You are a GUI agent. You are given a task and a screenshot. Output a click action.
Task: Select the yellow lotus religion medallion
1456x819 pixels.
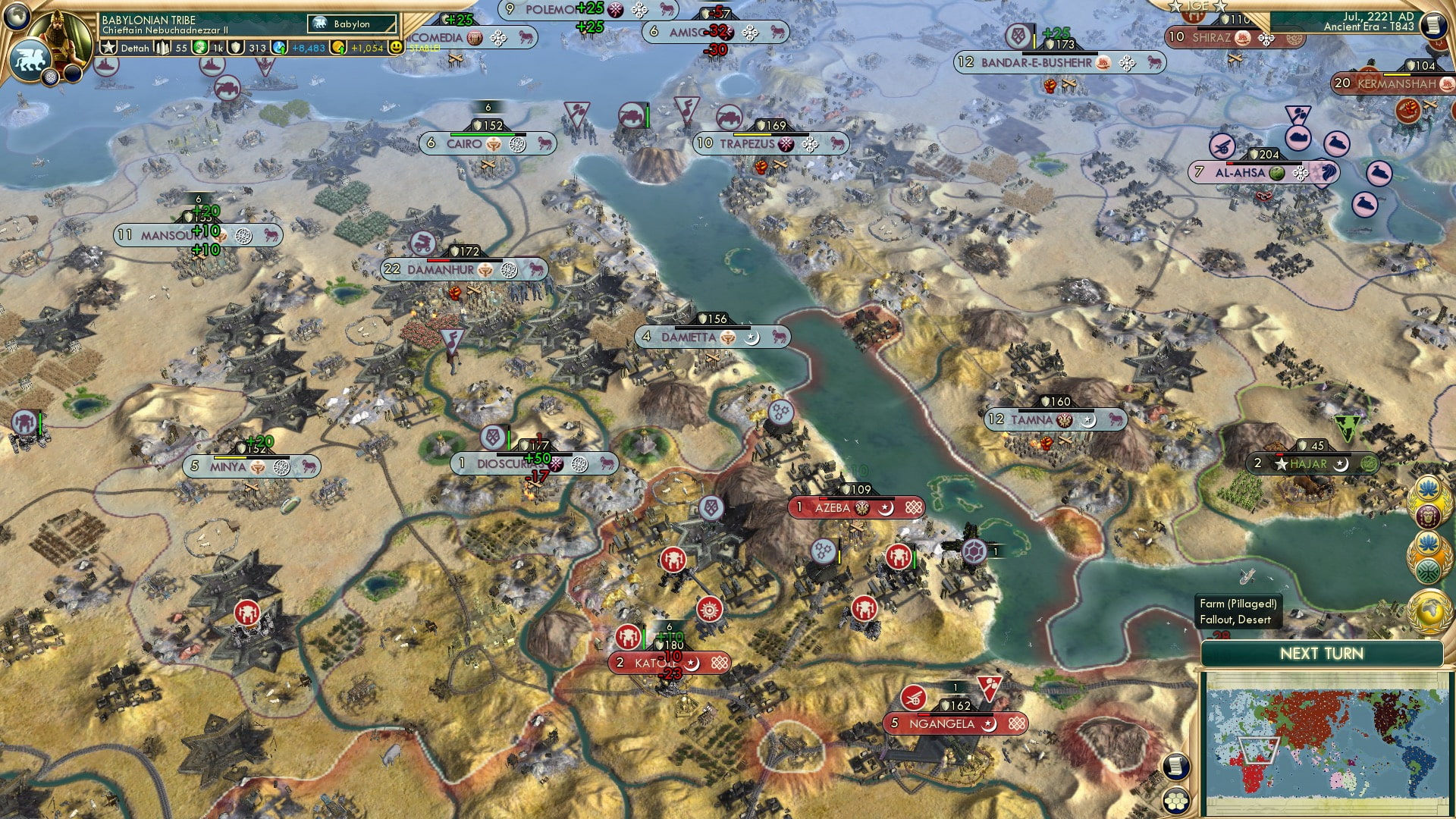(x=1429, y=488)
